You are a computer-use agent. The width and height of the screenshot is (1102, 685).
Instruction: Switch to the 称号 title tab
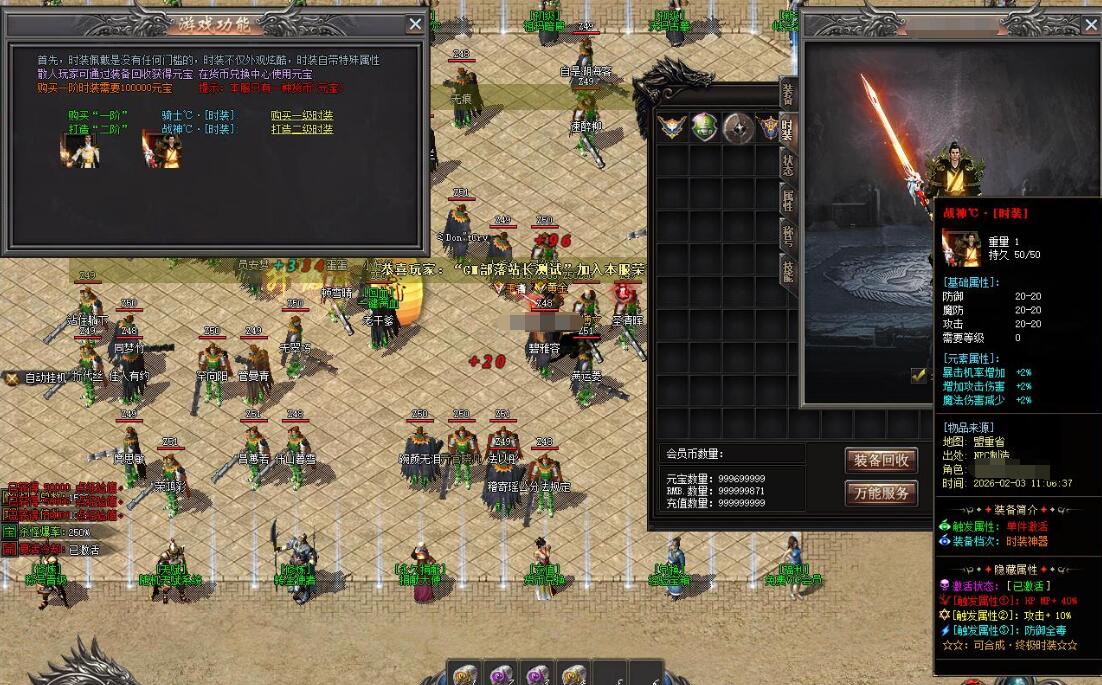click(x=788, y=236)
